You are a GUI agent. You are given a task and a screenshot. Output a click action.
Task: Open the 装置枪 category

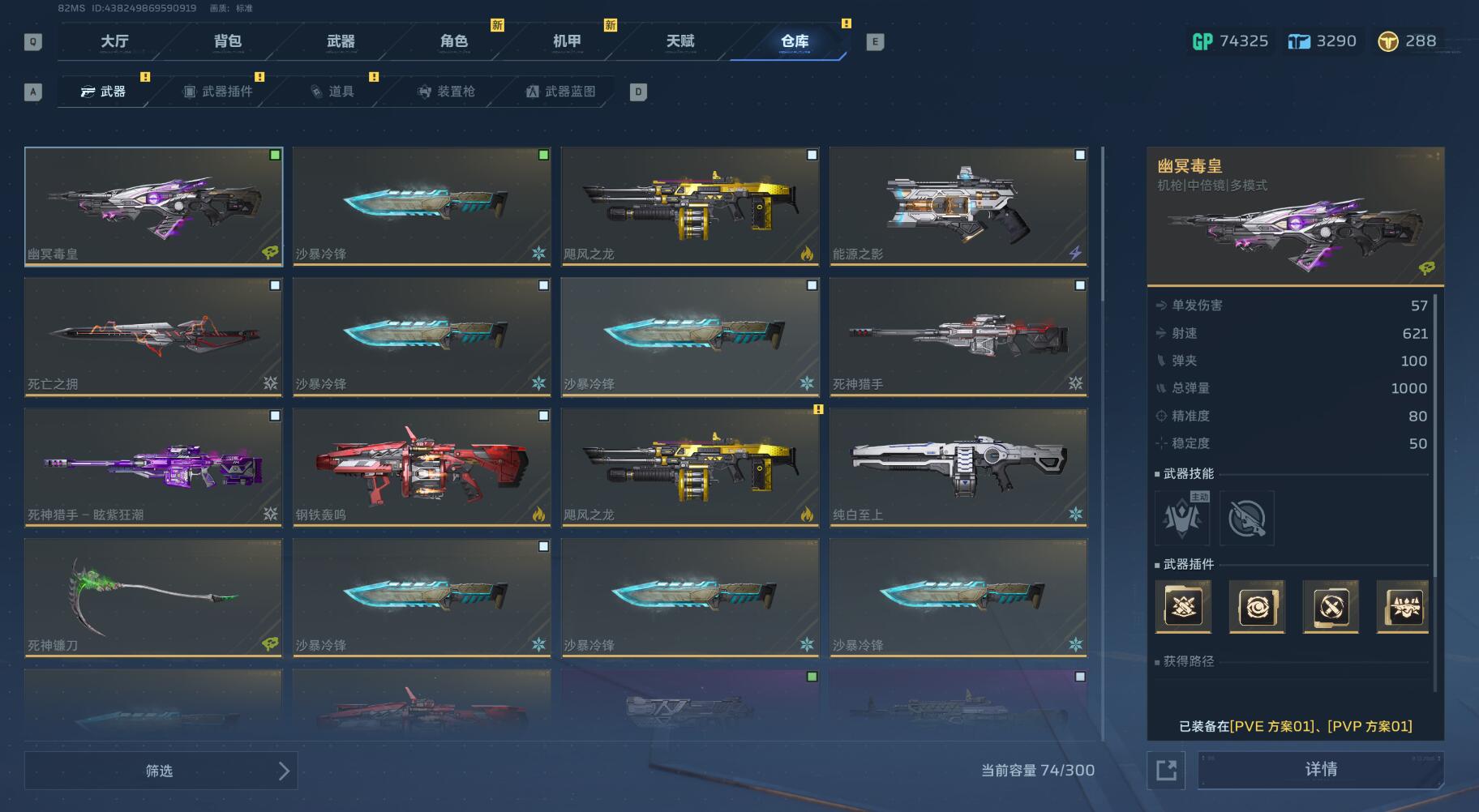(446, 92)
